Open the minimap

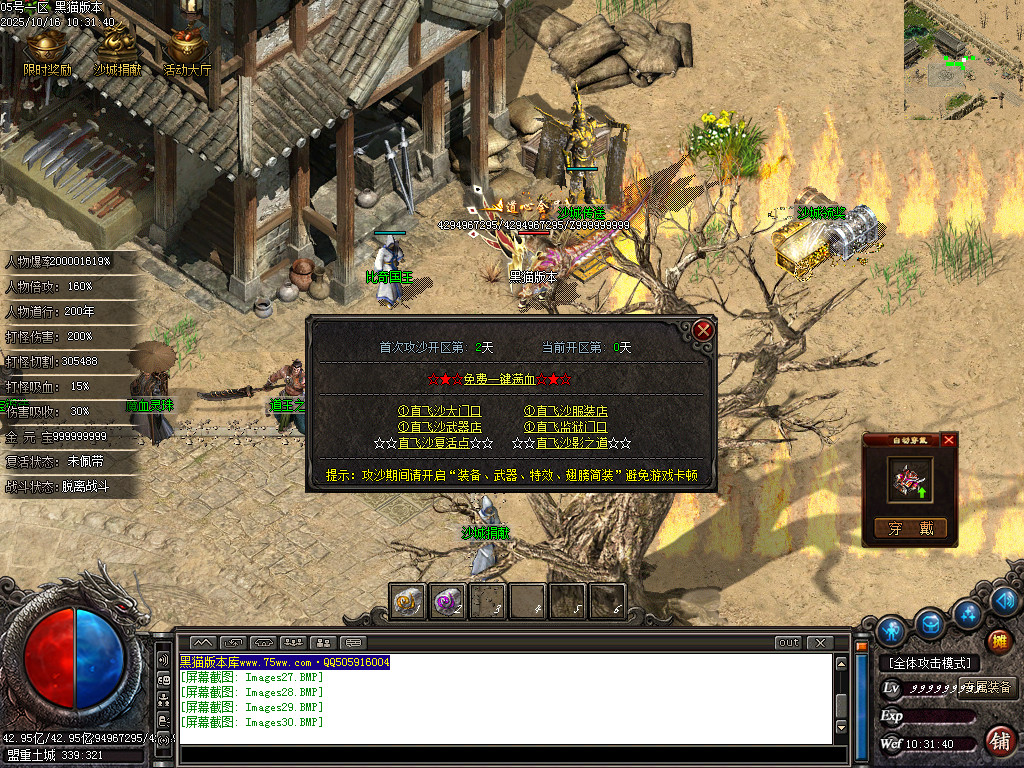[963, 58]
